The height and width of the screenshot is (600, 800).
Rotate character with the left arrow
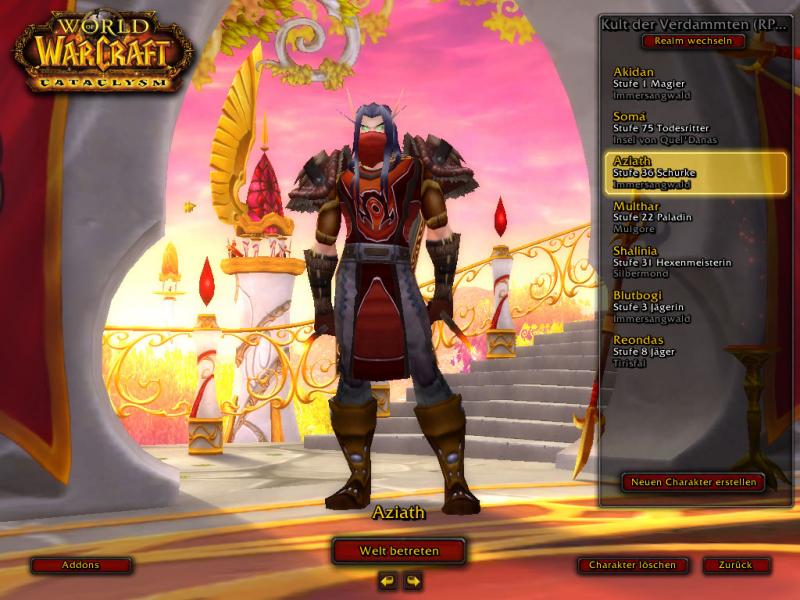coord(387,581)
